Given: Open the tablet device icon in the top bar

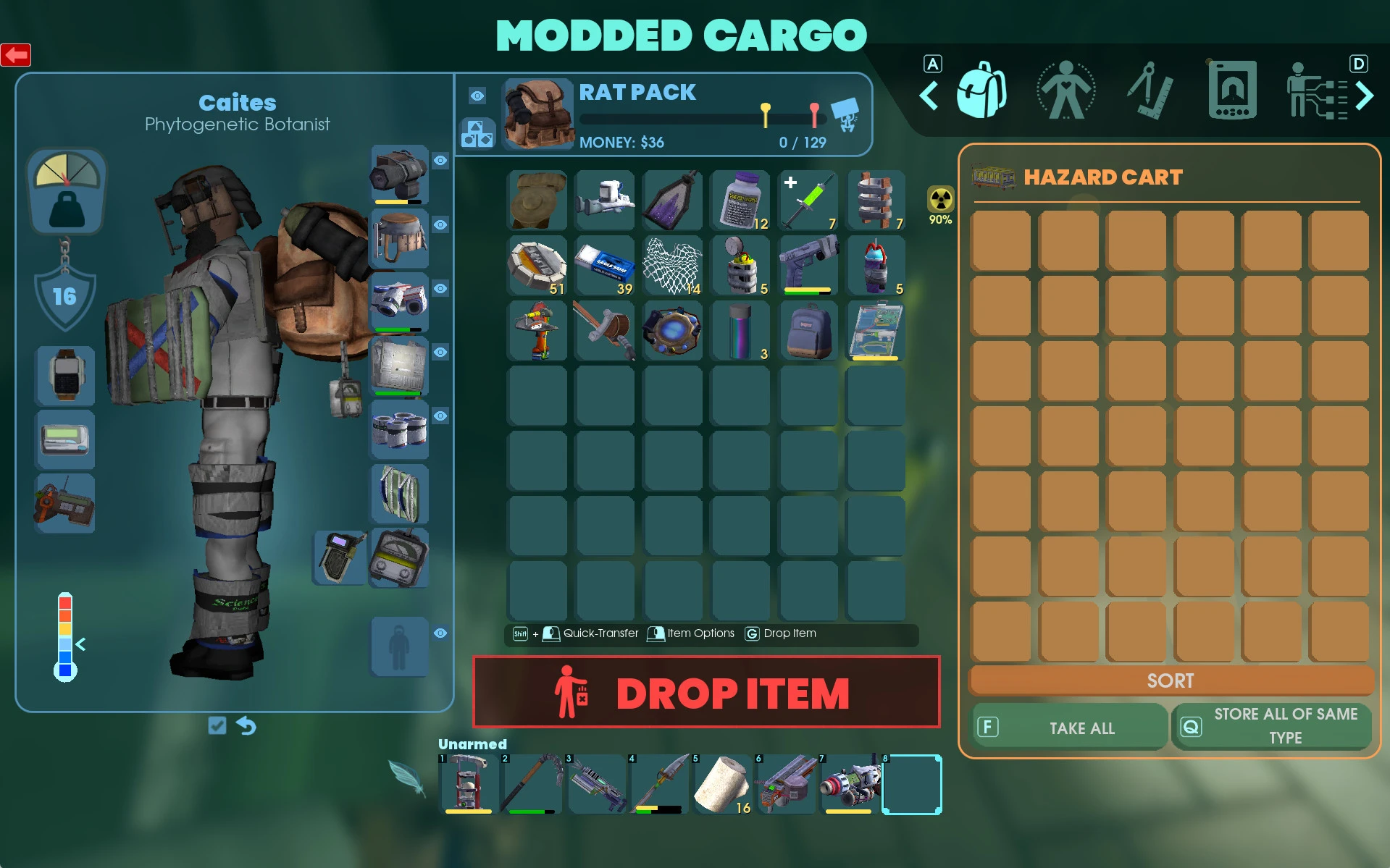Looking at the screenshot, I should 1233,90.
